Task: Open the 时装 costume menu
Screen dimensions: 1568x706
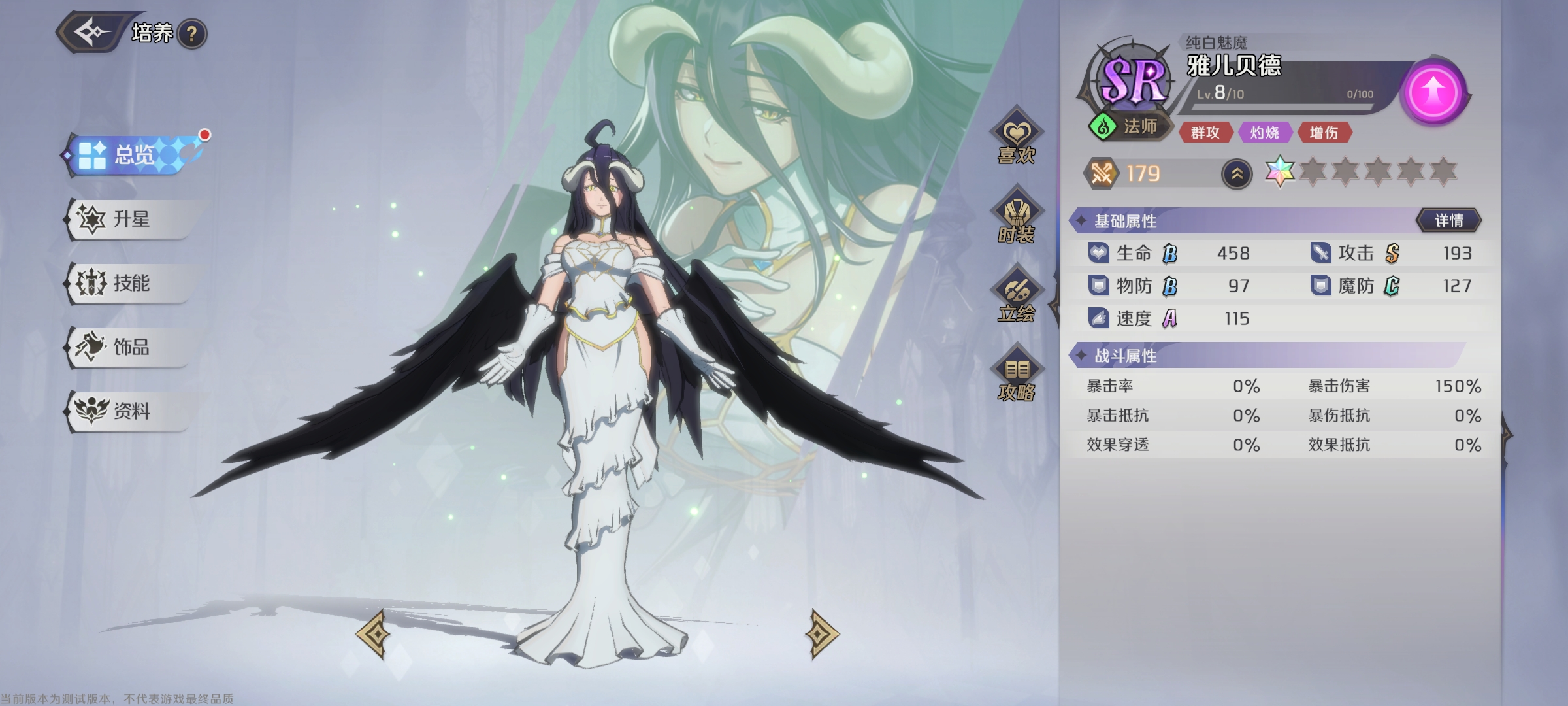Action: click(1017, 220)
